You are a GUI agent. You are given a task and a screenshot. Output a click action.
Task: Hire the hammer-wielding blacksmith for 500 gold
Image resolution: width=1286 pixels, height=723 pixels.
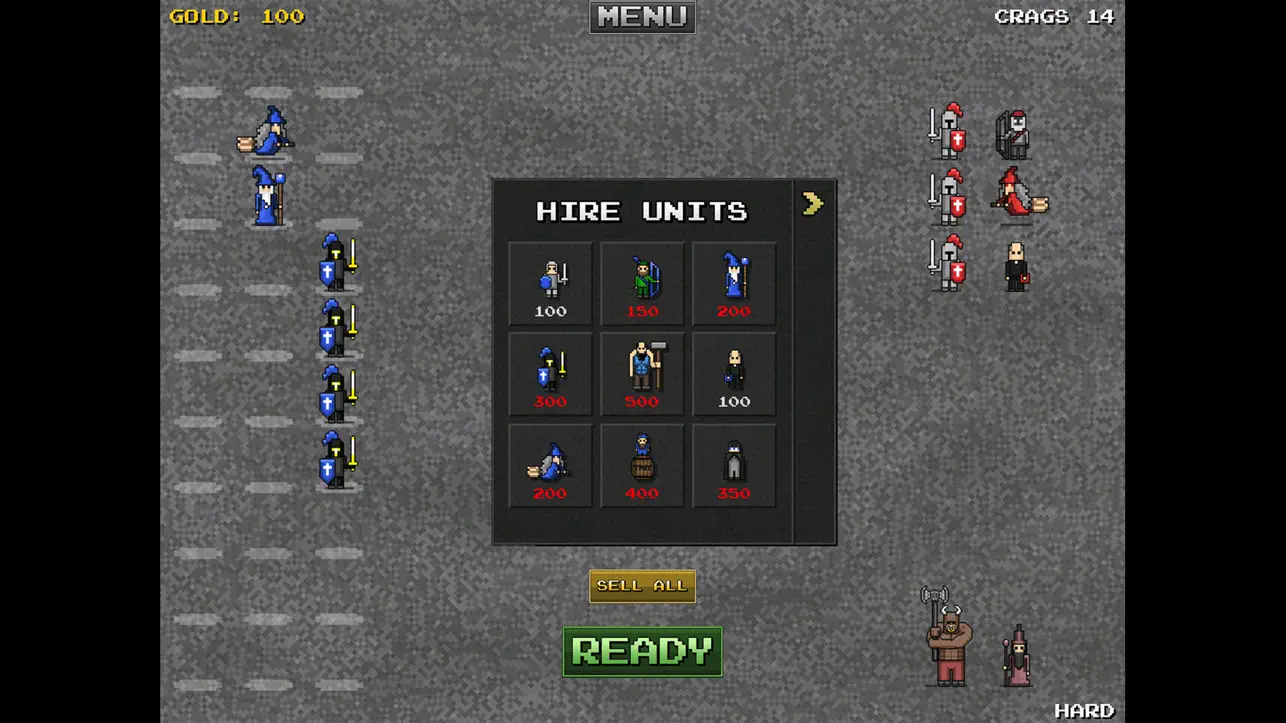641,374
